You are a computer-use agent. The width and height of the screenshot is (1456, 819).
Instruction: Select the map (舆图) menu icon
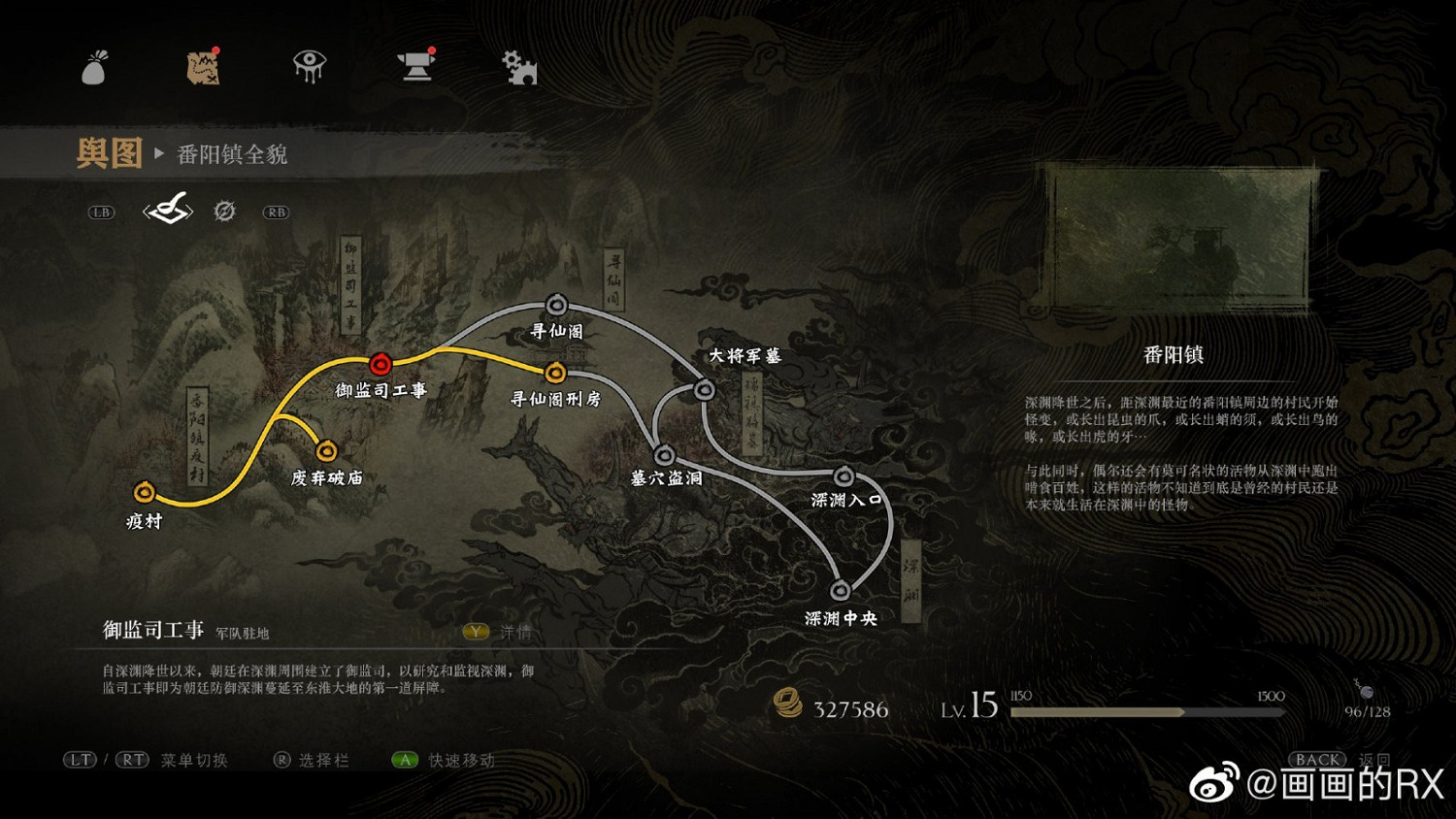(x=204, y=67)
